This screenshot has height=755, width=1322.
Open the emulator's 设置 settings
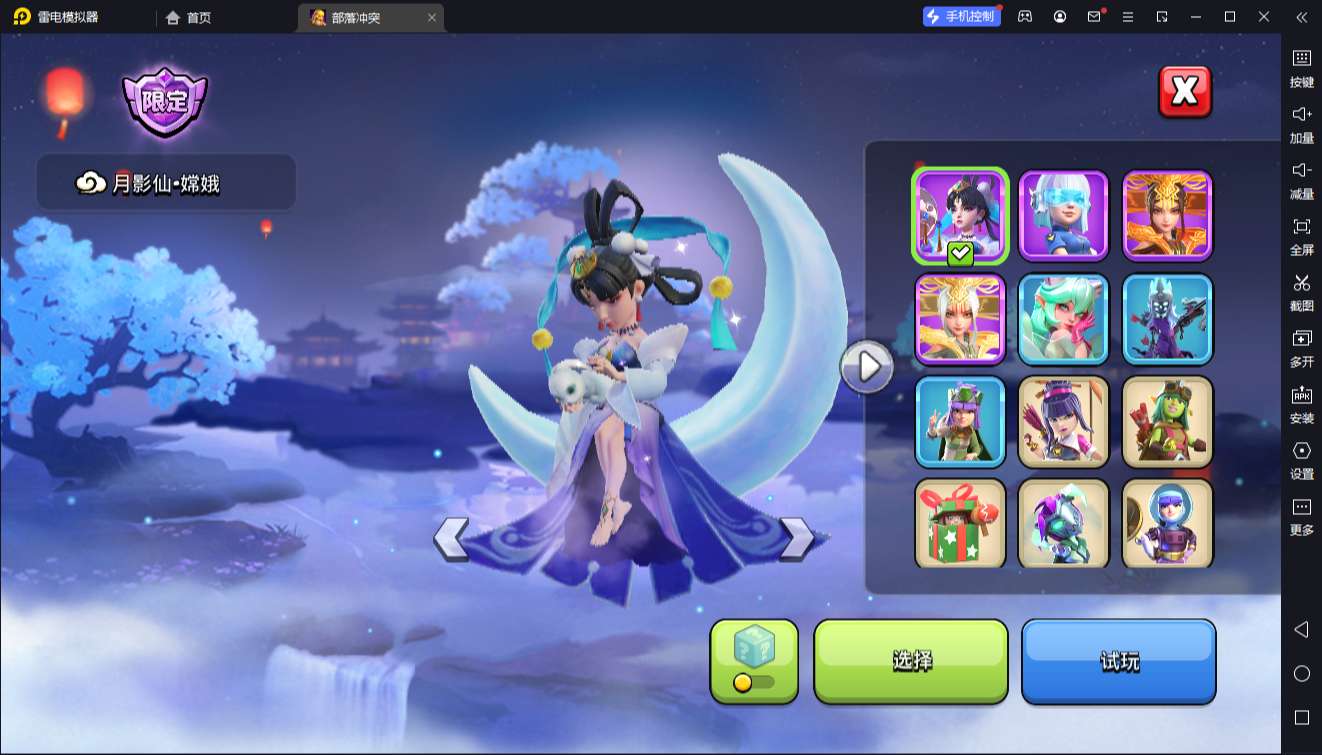pyautogui.click(x=1301, y=459)
